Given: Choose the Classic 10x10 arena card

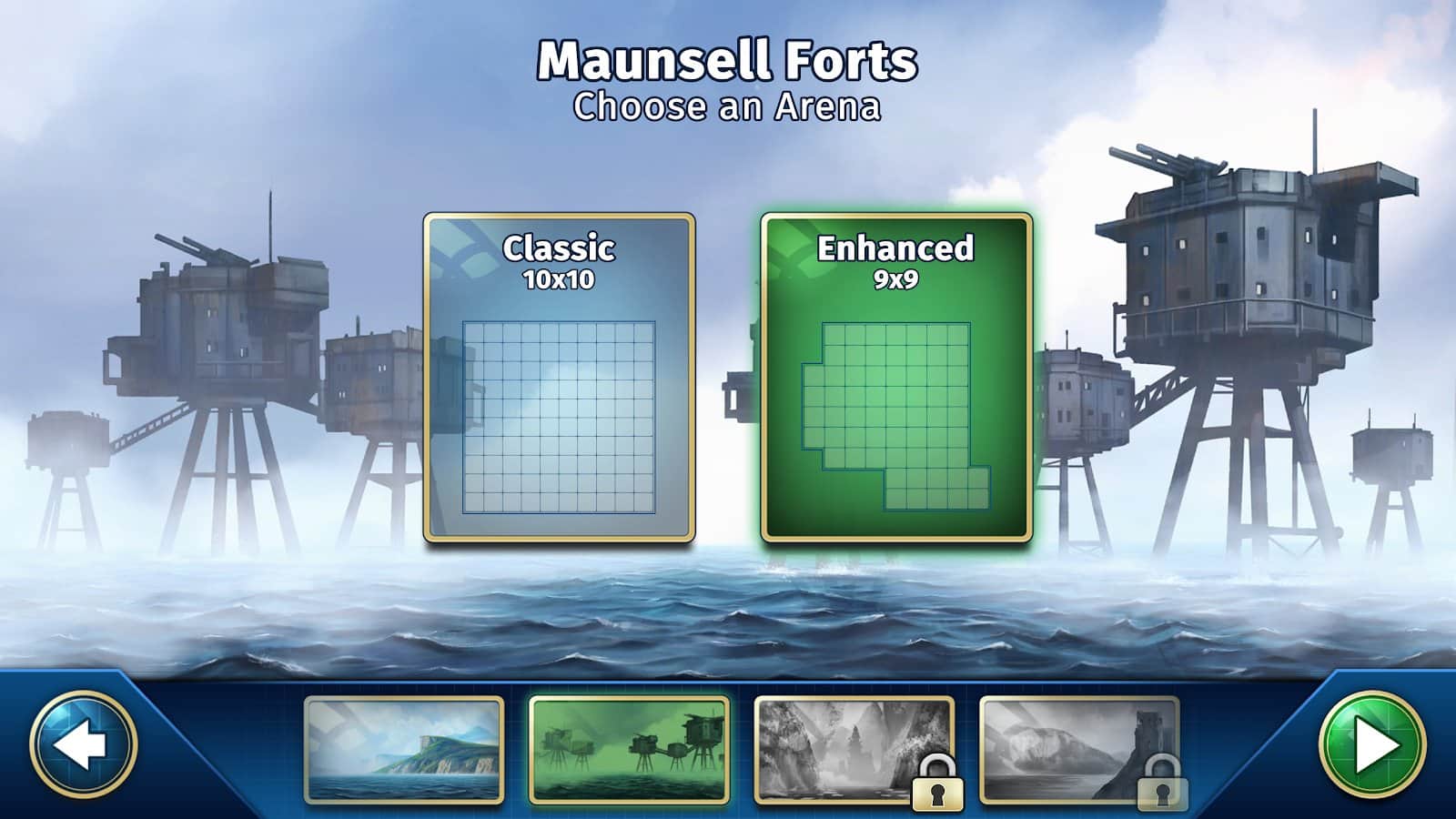Looking at the screenshot, I should point(559,378).
